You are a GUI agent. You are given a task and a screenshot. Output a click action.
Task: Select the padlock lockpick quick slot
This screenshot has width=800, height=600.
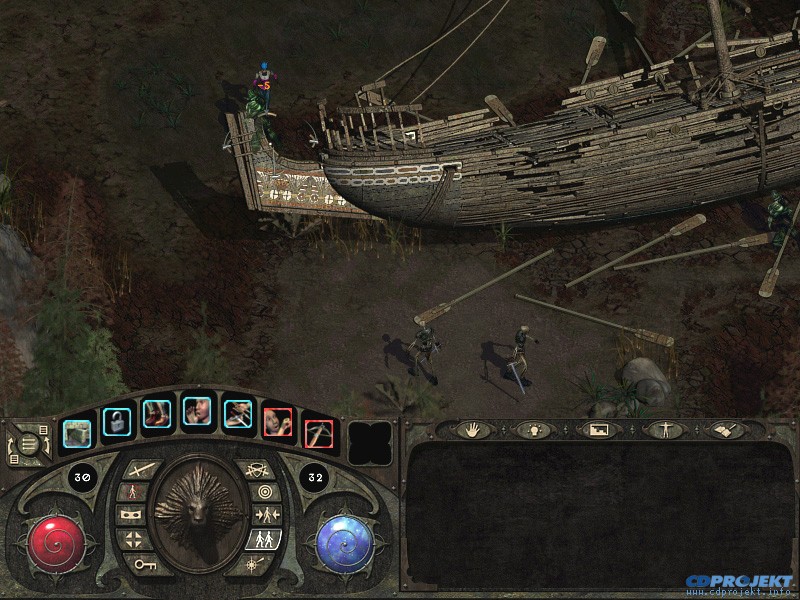point(117,421)
